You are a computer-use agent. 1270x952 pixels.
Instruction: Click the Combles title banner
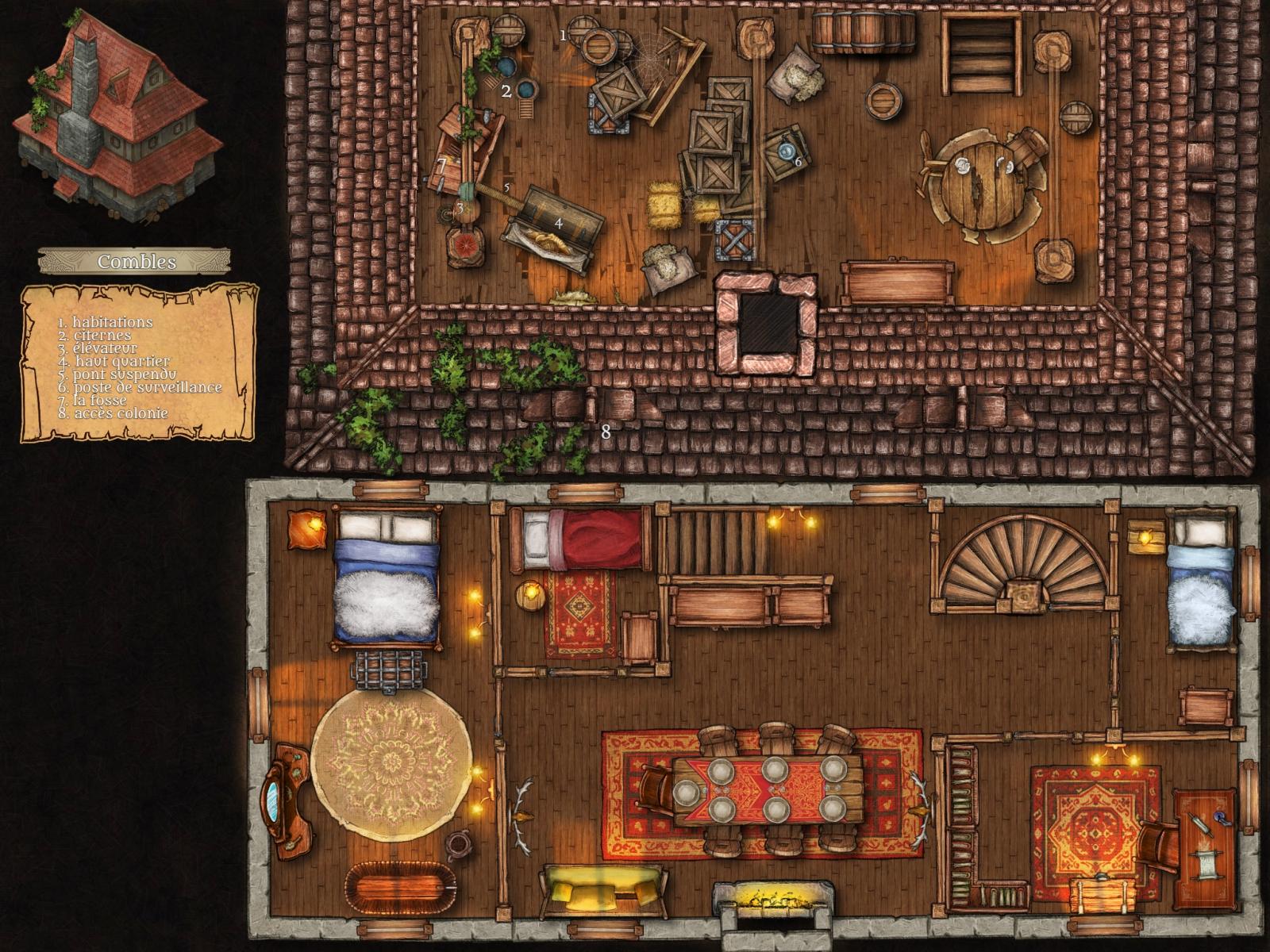(x=135, y=261)
